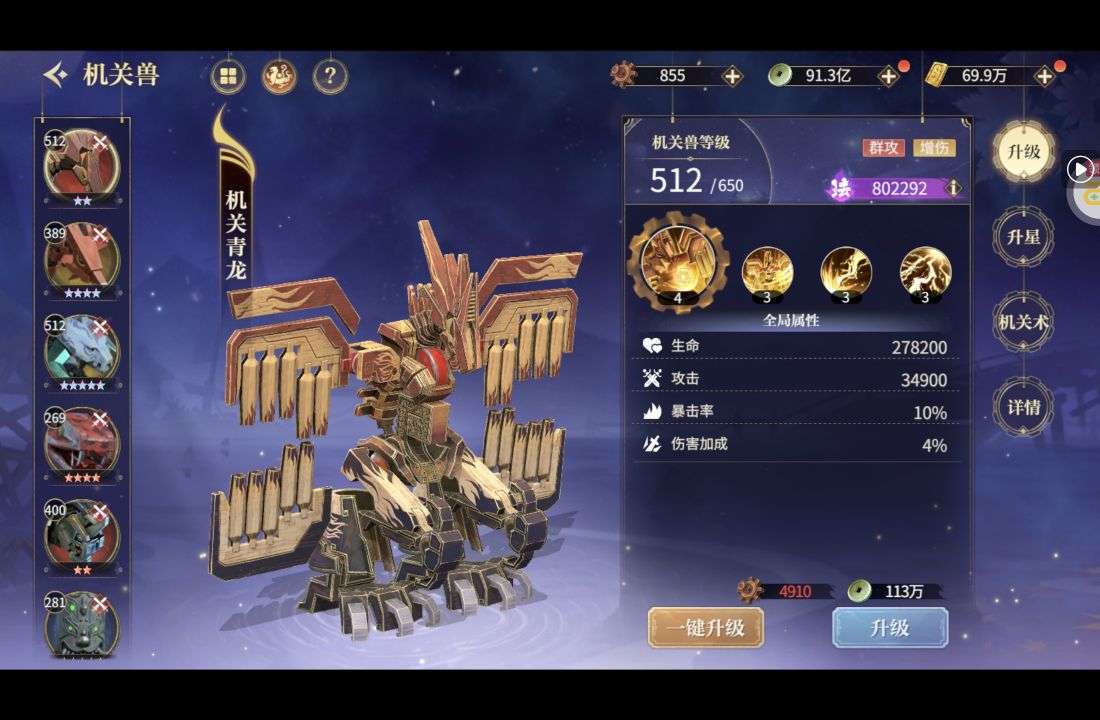This screenshot has height=720, width=1100.
Task: Open the question mark help icon
Action: (x=330, y=76)
